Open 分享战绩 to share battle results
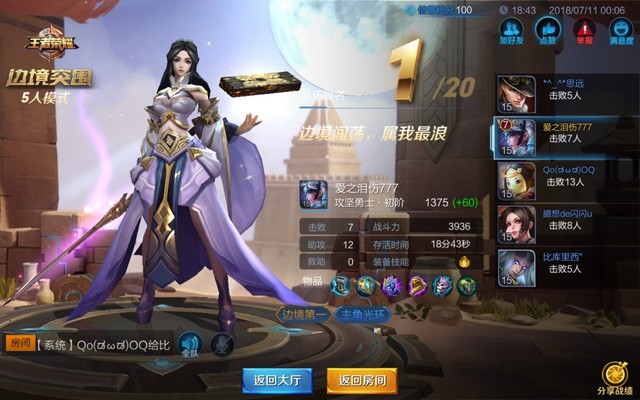 (615, 378)
